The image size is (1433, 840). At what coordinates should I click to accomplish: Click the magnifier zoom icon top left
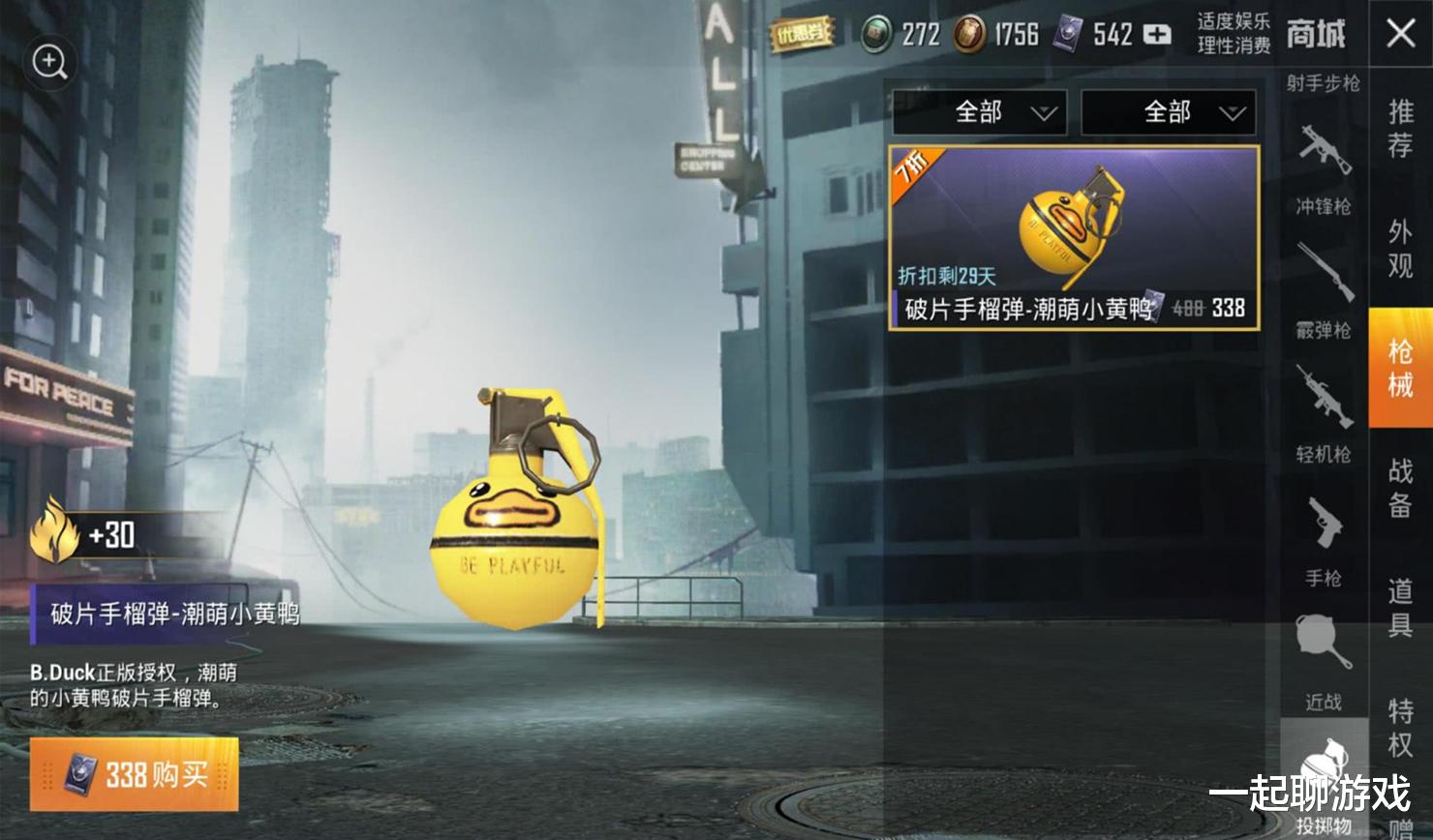(49, 62)
